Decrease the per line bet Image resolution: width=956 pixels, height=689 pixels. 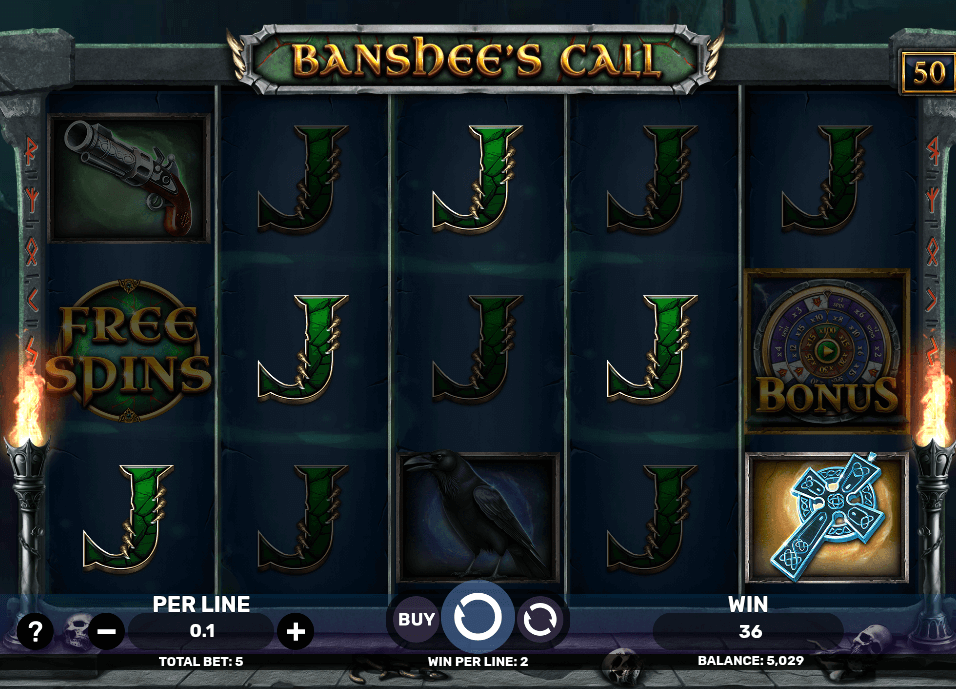coord(107,631)
